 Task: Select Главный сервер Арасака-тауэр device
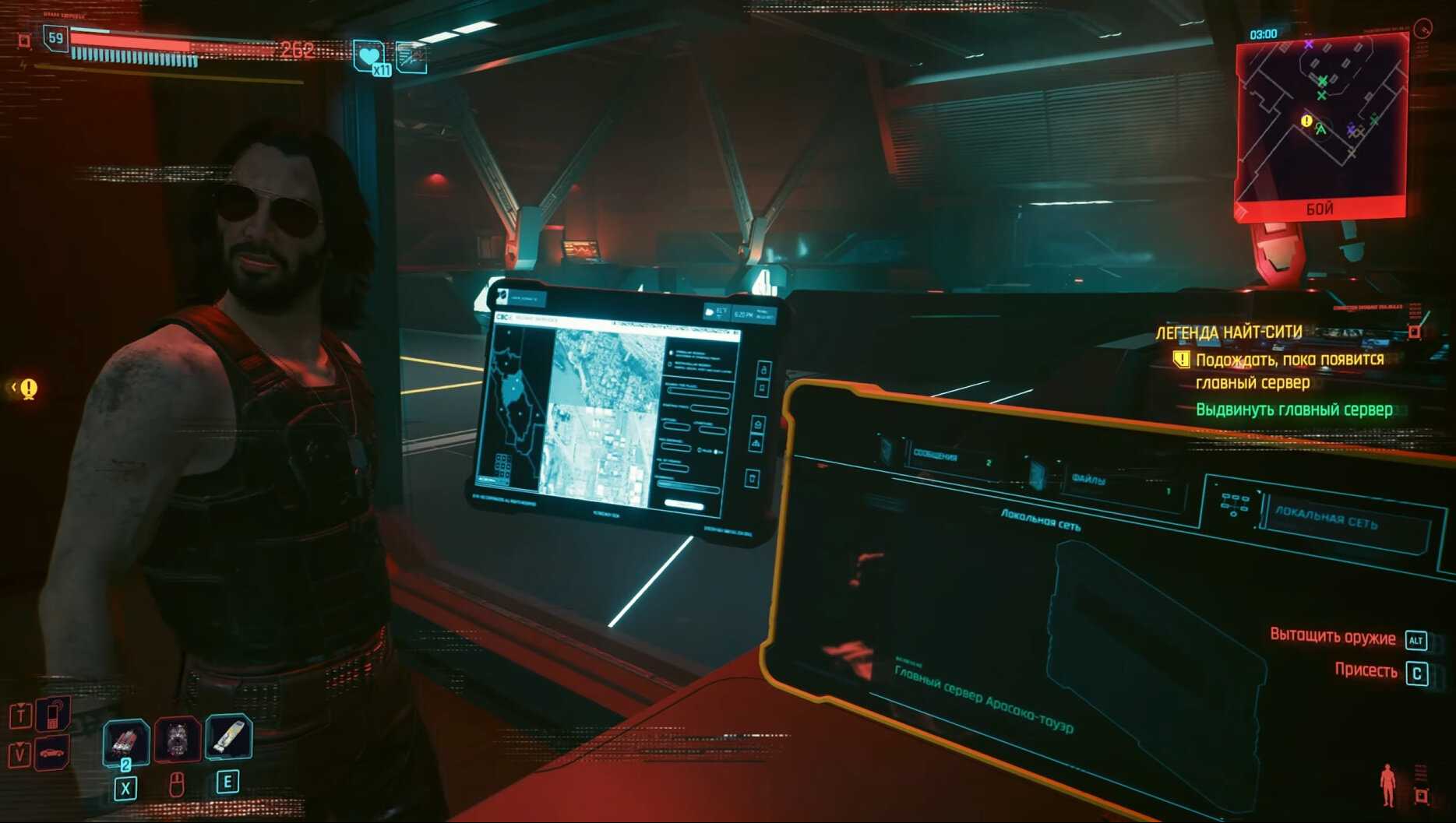point(983,698)
